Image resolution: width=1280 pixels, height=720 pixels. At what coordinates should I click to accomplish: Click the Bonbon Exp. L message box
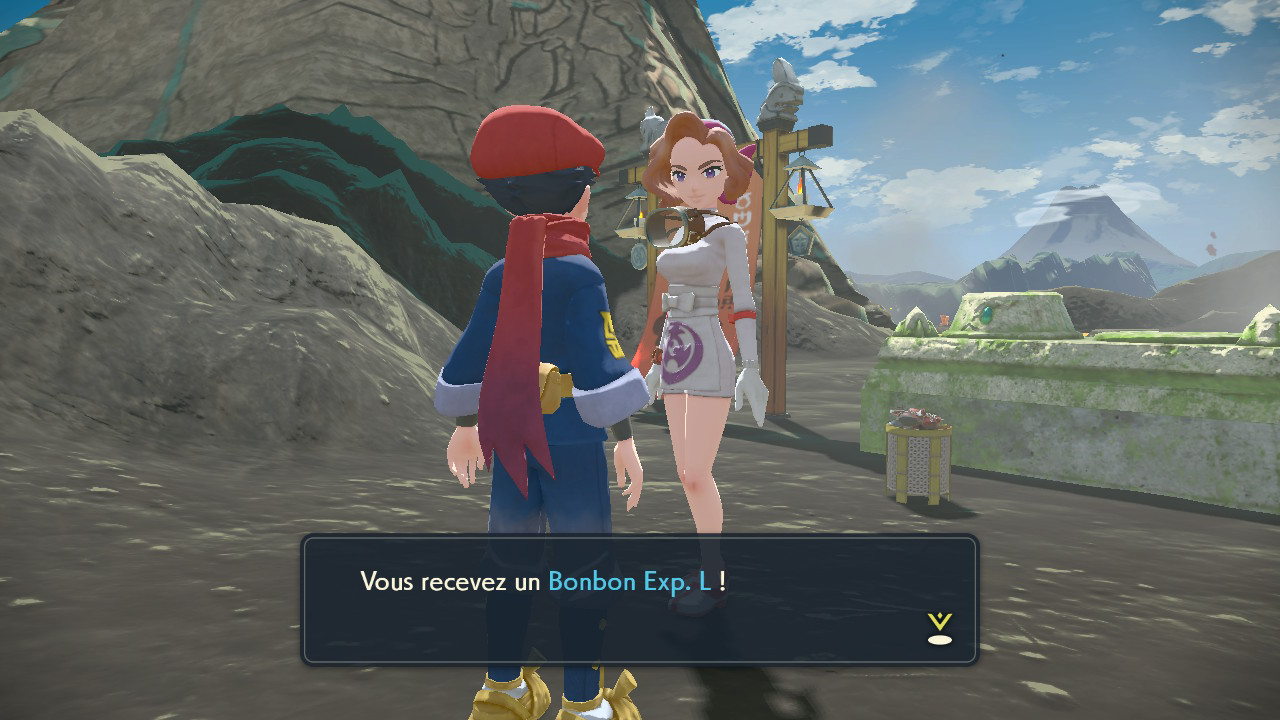(x=639, y=600)
